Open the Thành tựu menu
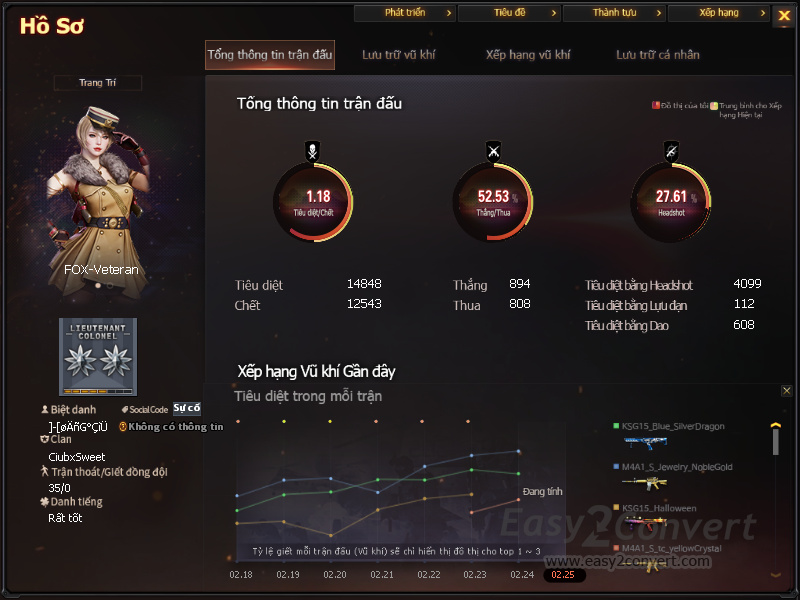 (x=614, y=13)
